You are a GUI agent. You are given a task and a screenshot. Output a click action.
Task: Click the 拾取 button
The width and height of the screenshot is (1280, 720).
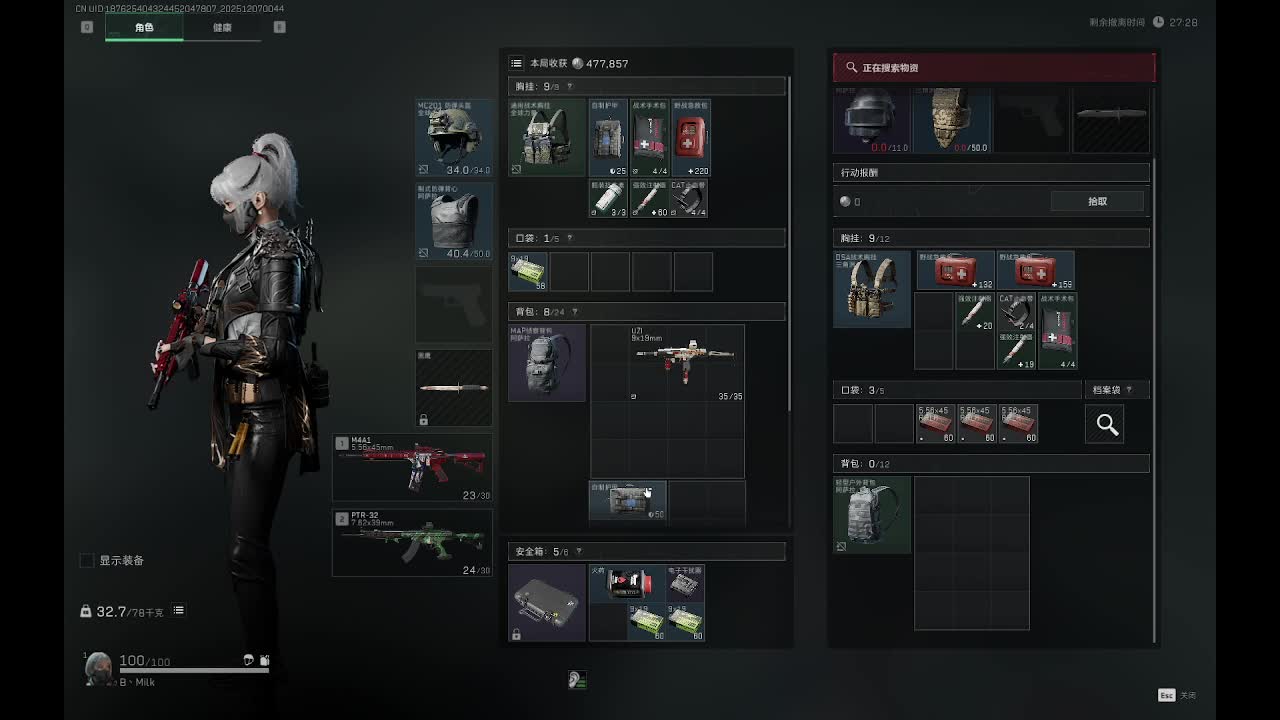click(1097, 202)
